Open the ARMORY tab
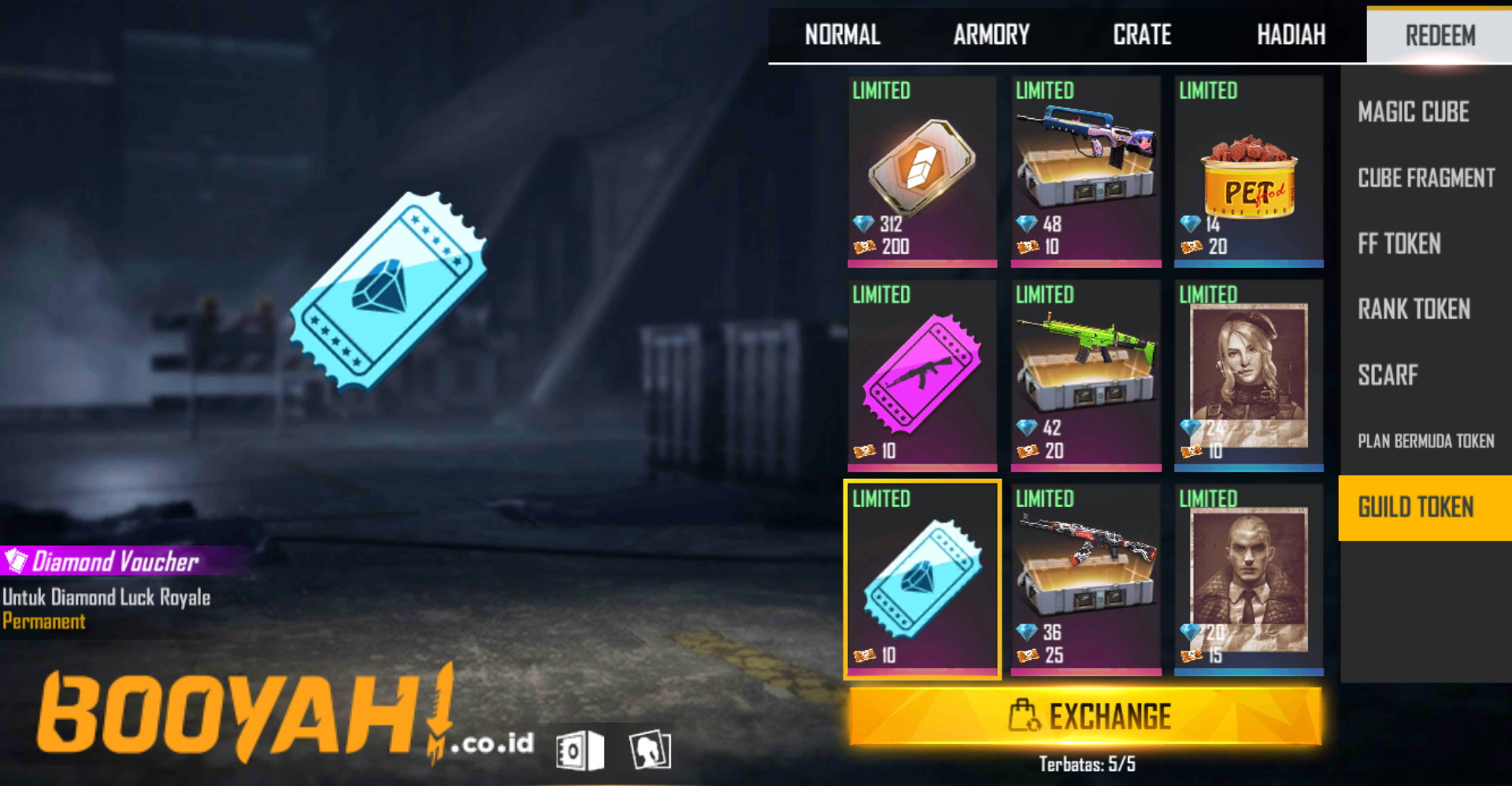1512x786 pixels. (991, 35)
